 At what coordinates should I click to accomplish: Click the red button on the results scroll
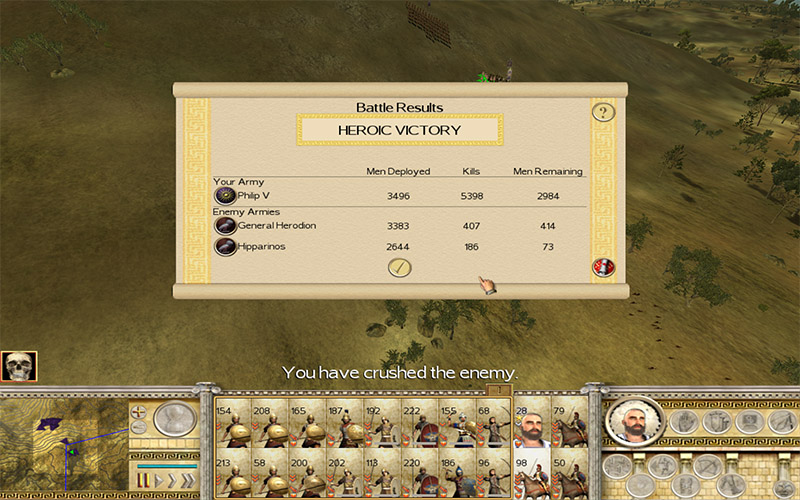(603, 267)
